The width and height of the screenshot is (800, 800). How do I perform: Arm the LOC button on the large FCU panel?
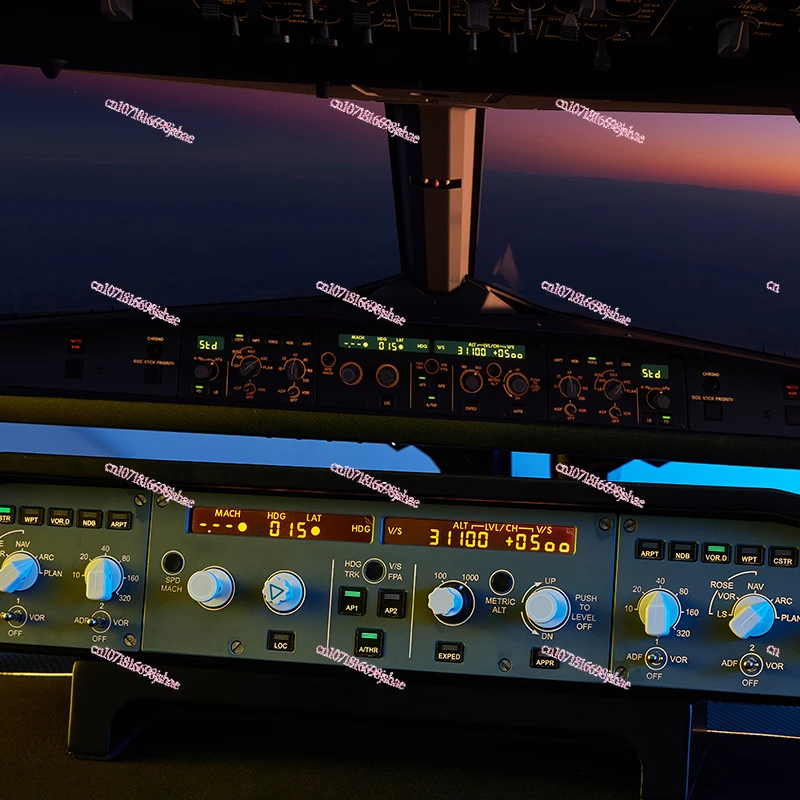pos(281,641)
